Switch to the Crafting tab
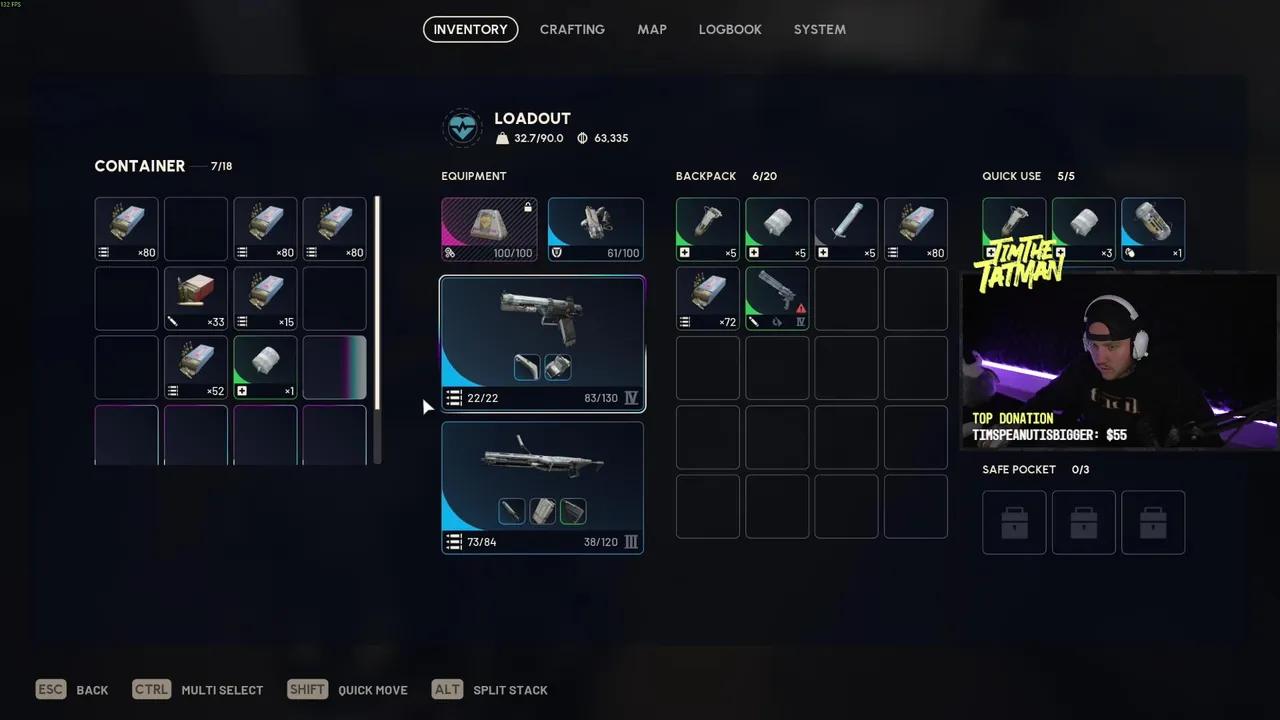Viewport: 1280px width, 720px height. click(572, 30)
